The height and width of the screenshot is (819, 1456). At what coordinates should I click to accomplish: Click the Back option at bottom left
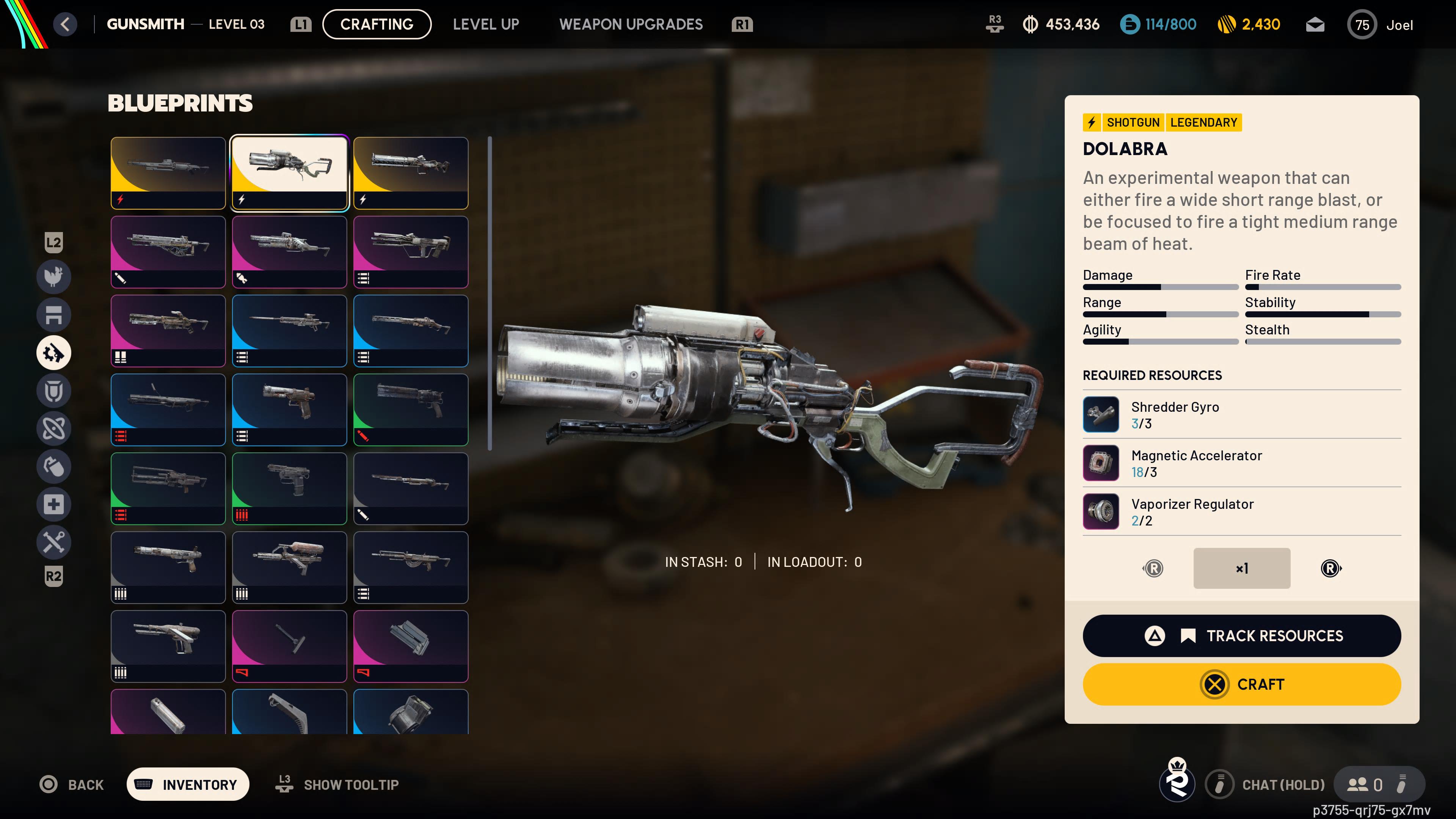[x=72, y=784]
